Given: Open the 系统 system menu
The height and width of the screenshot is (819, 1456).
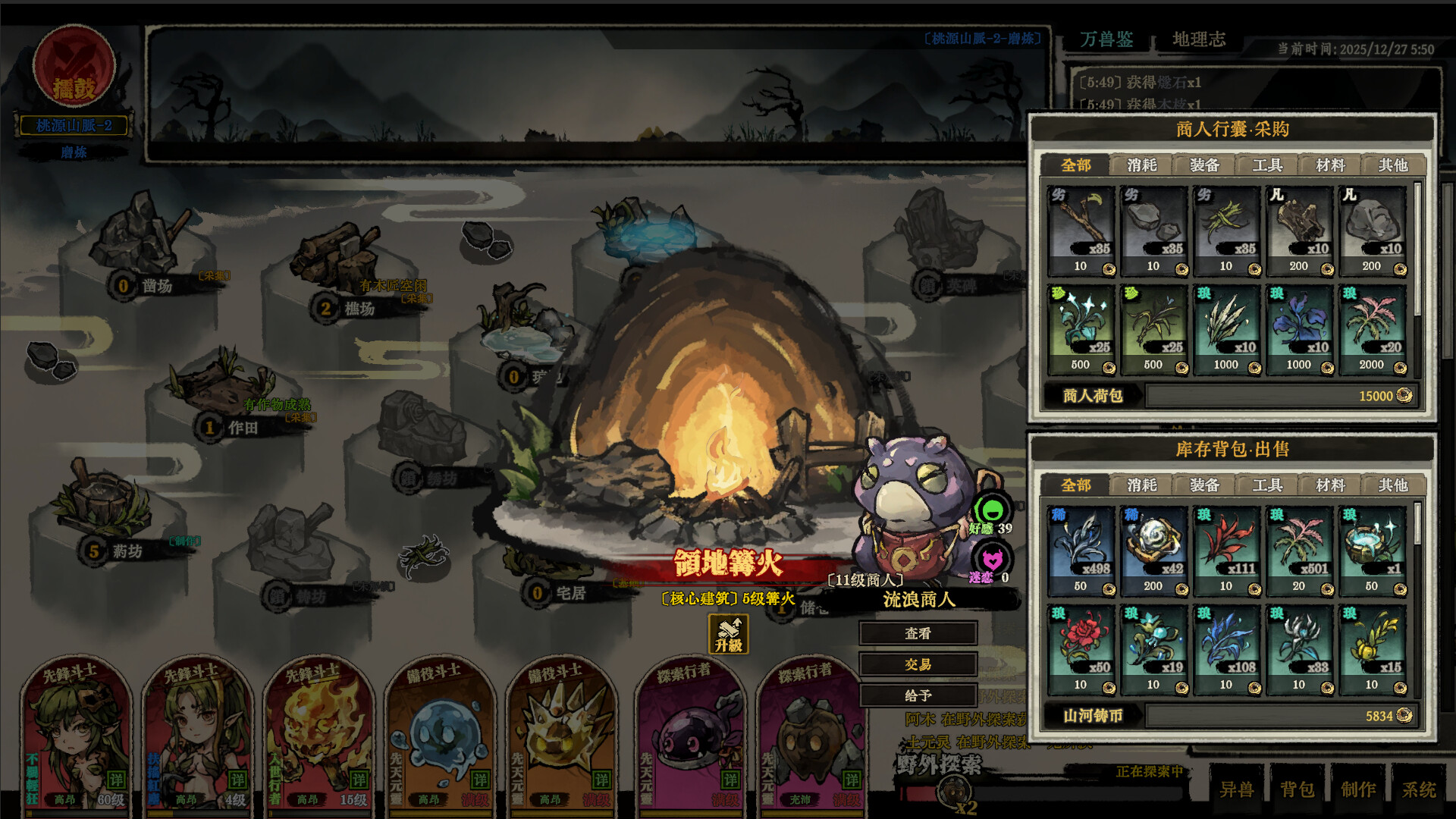Looking at the screenshot, I should click(x=1419, y=789).
